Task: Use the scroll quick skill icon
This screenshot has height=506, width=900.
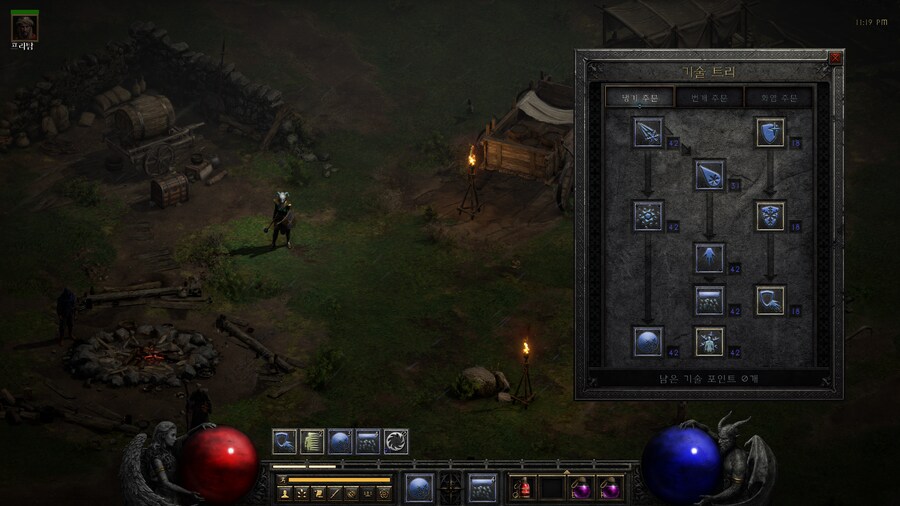Action: pos(313,441)
